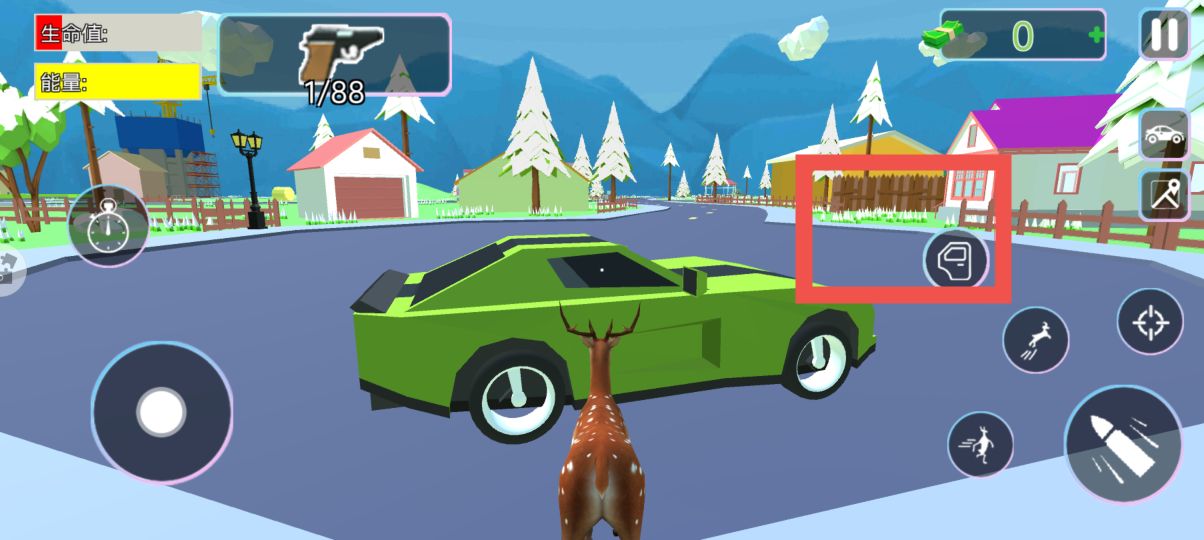1204x540 pixels.
Task: Make the deer jump
Action: 1035,340
